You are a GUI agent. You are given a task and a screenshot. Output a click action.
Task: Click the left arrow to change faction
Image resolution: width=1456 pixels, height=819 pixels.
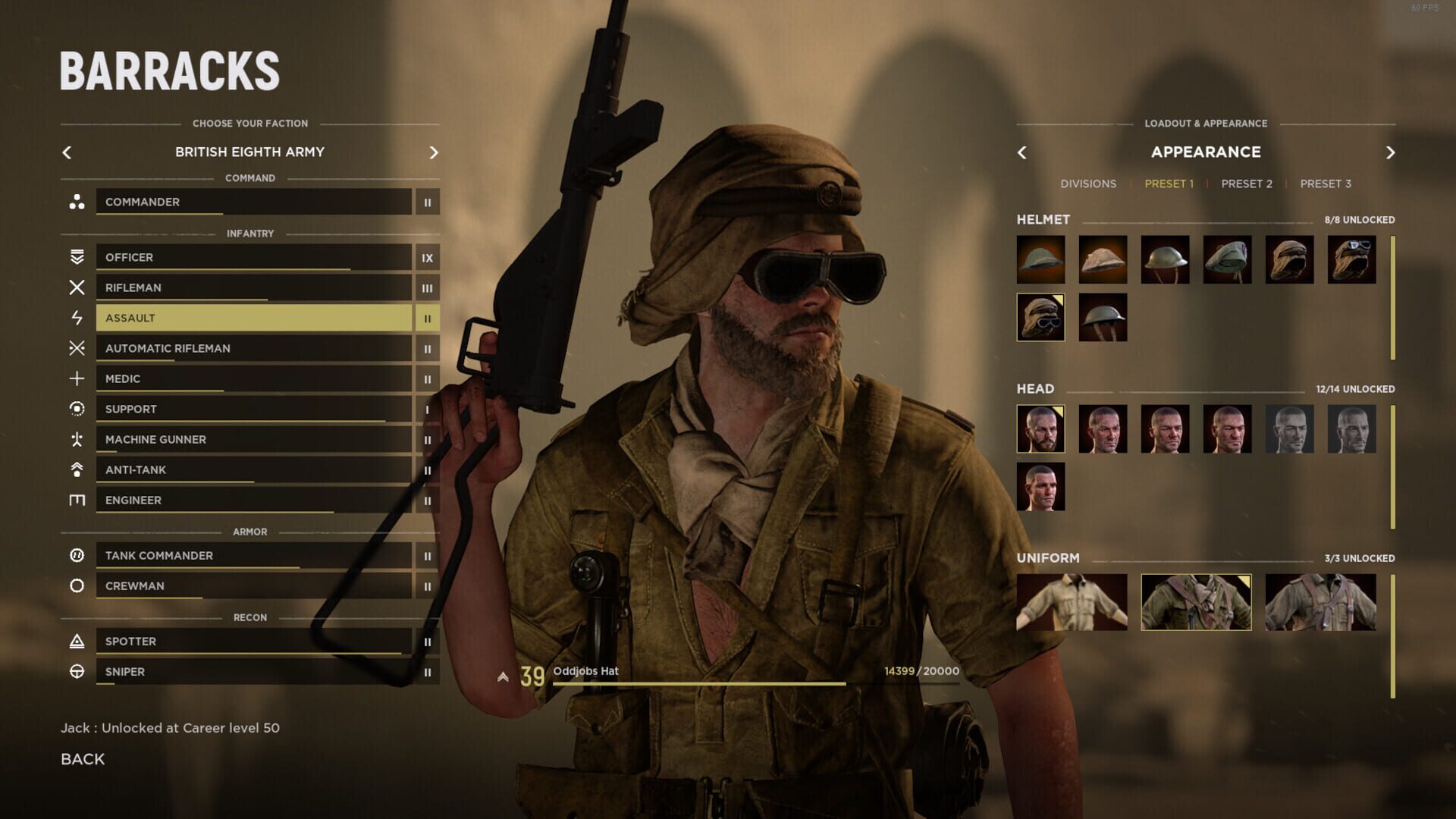[67, 152]
